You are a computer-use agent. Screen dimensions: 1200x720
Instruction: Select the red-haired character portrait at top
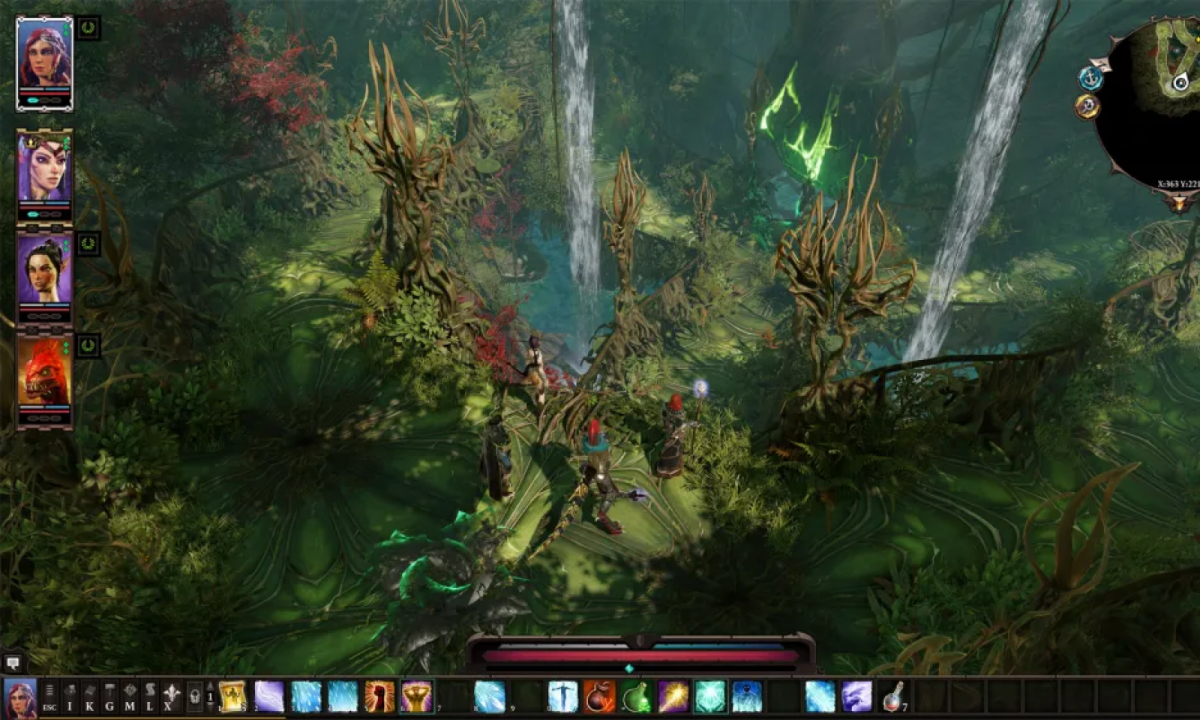[x=44, y=58]
